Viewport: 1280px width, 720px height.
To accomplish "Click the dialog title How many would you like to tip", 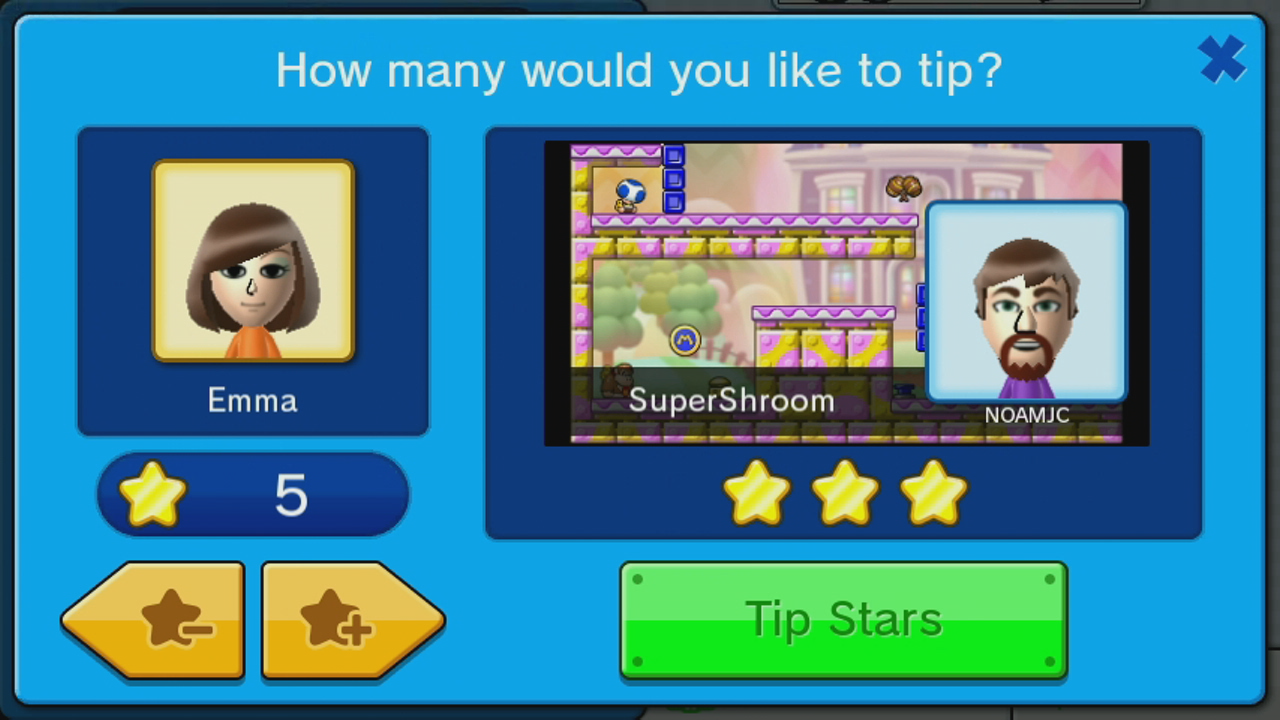I will [639, 69].
